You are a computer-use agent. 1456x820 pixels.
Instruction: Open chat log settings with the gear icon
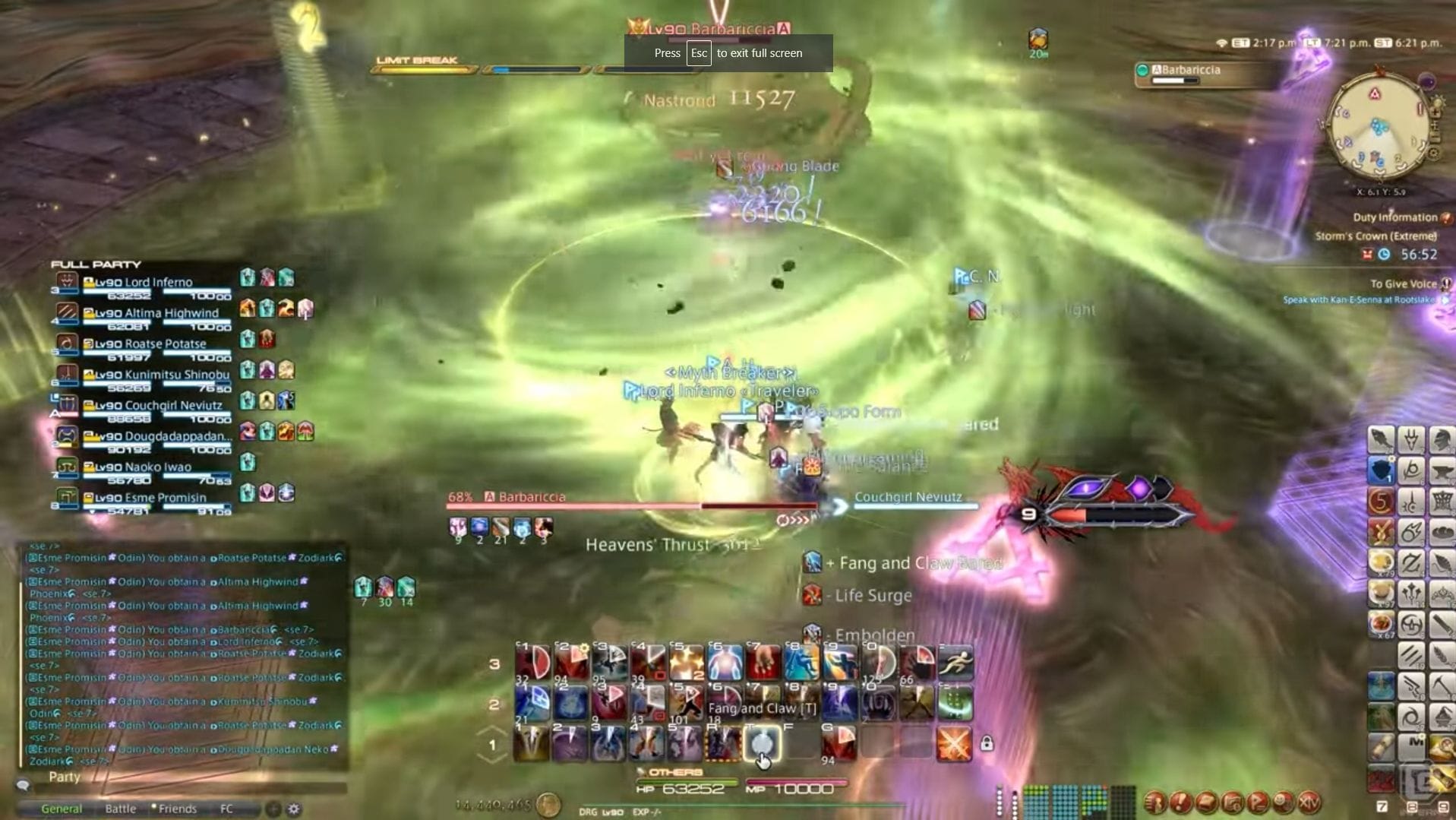(294, 809)
